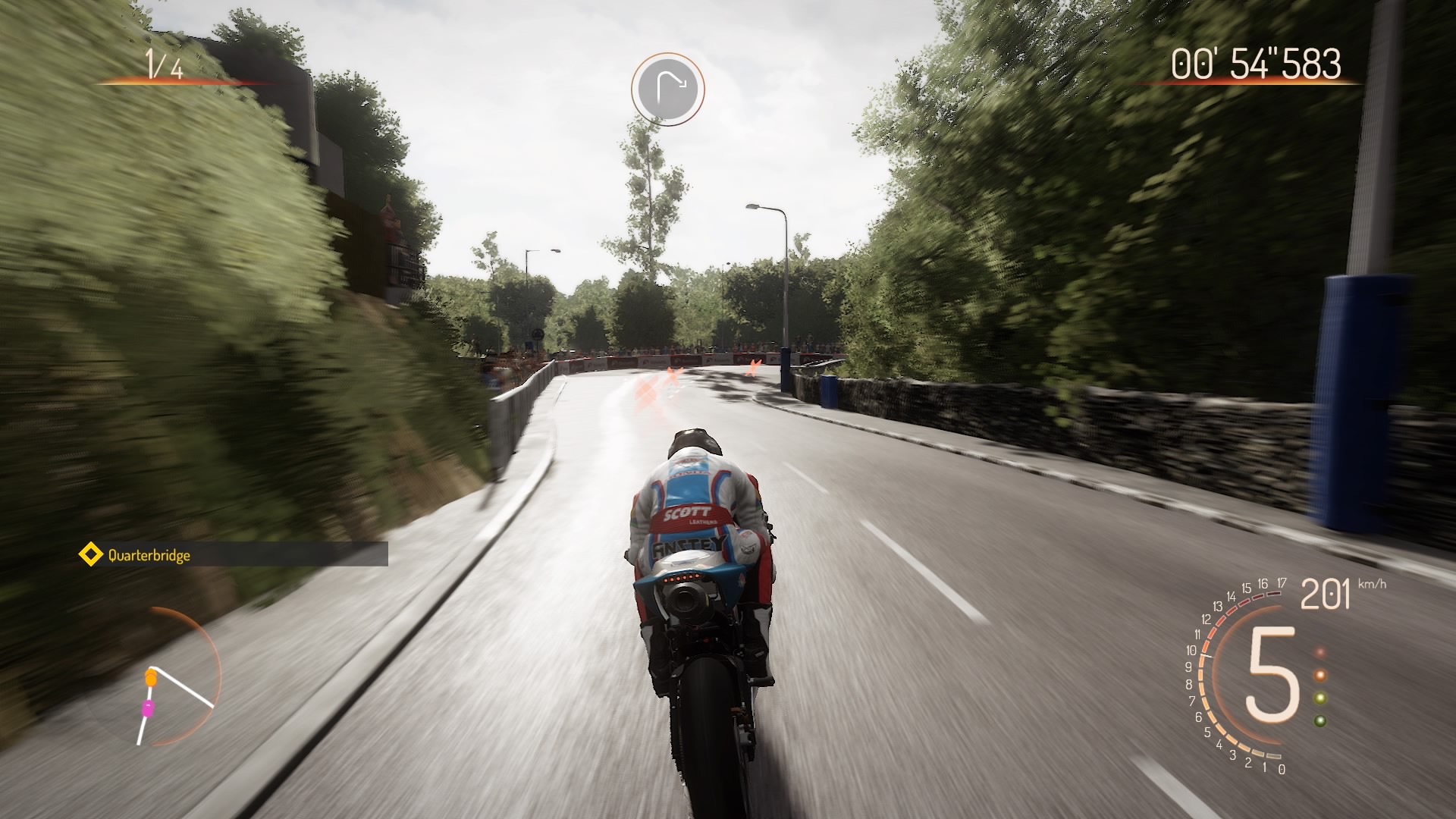Click the Quarterbridge section marker label
Image resolution: width=1456 pixels, height=819 pixels.
point(149,555)
